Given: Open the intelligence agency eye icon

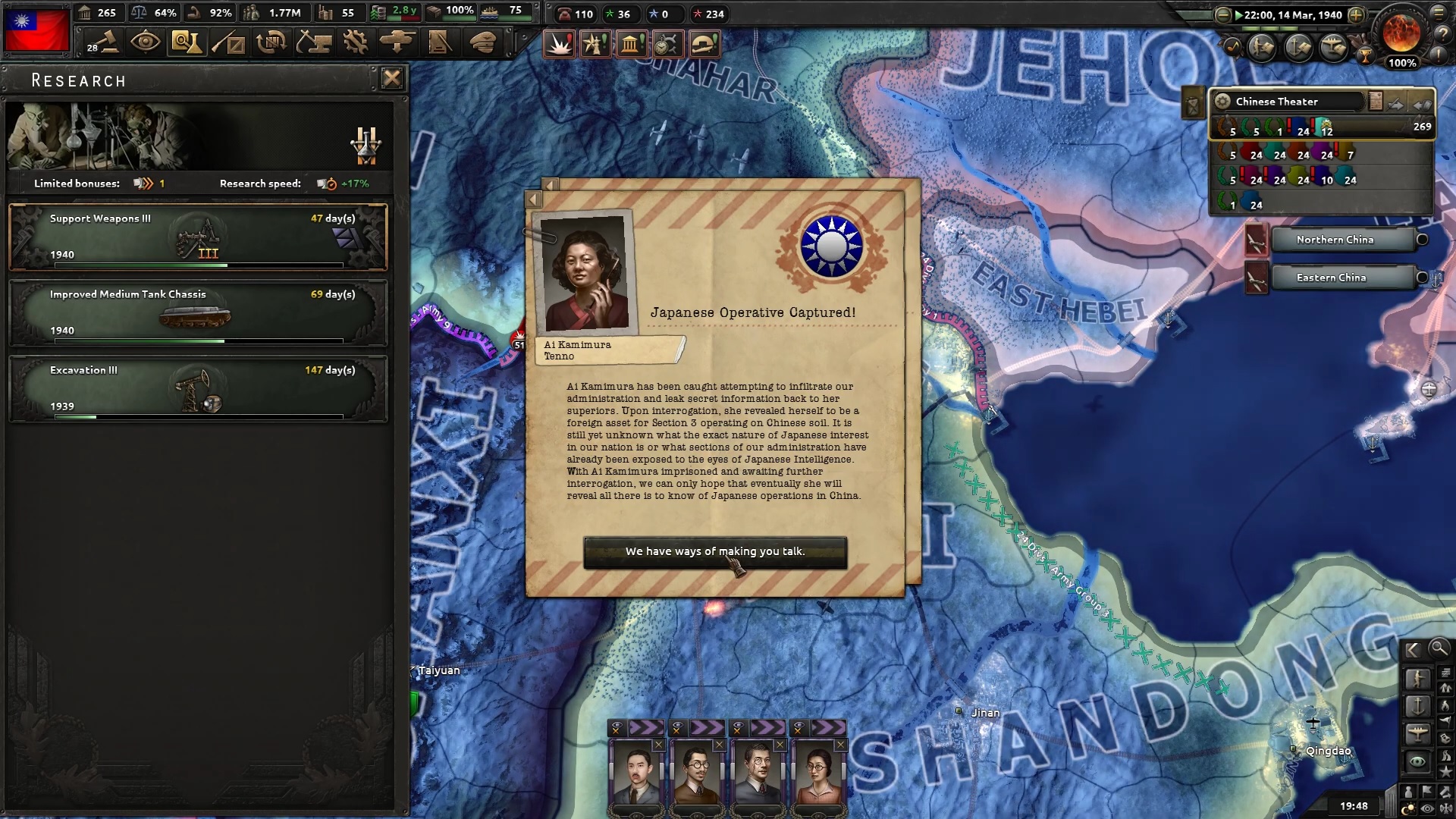Looking at the screenshot, I should click(x=144, y=42).
